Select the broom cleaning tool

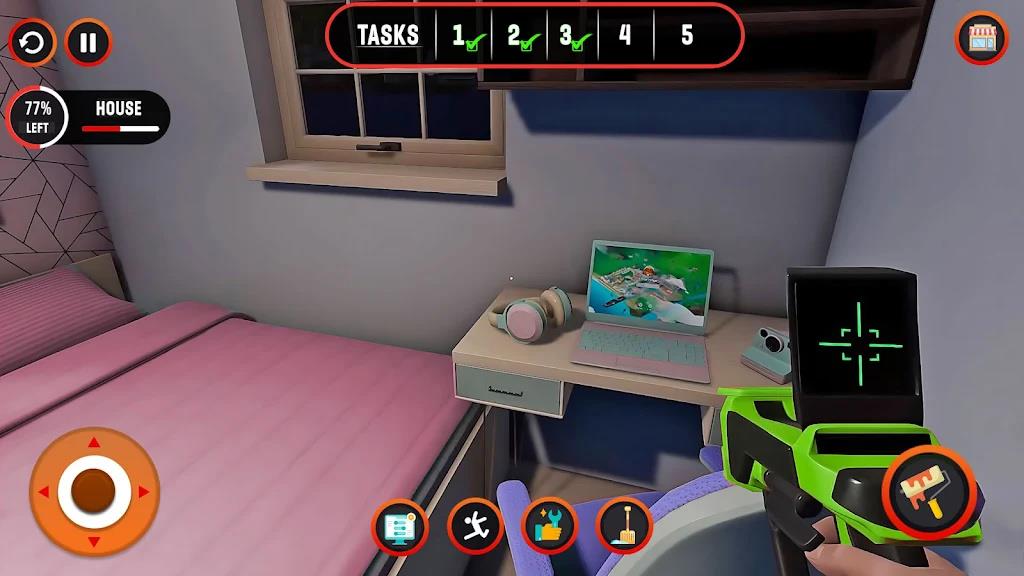[x=624, y=525]
